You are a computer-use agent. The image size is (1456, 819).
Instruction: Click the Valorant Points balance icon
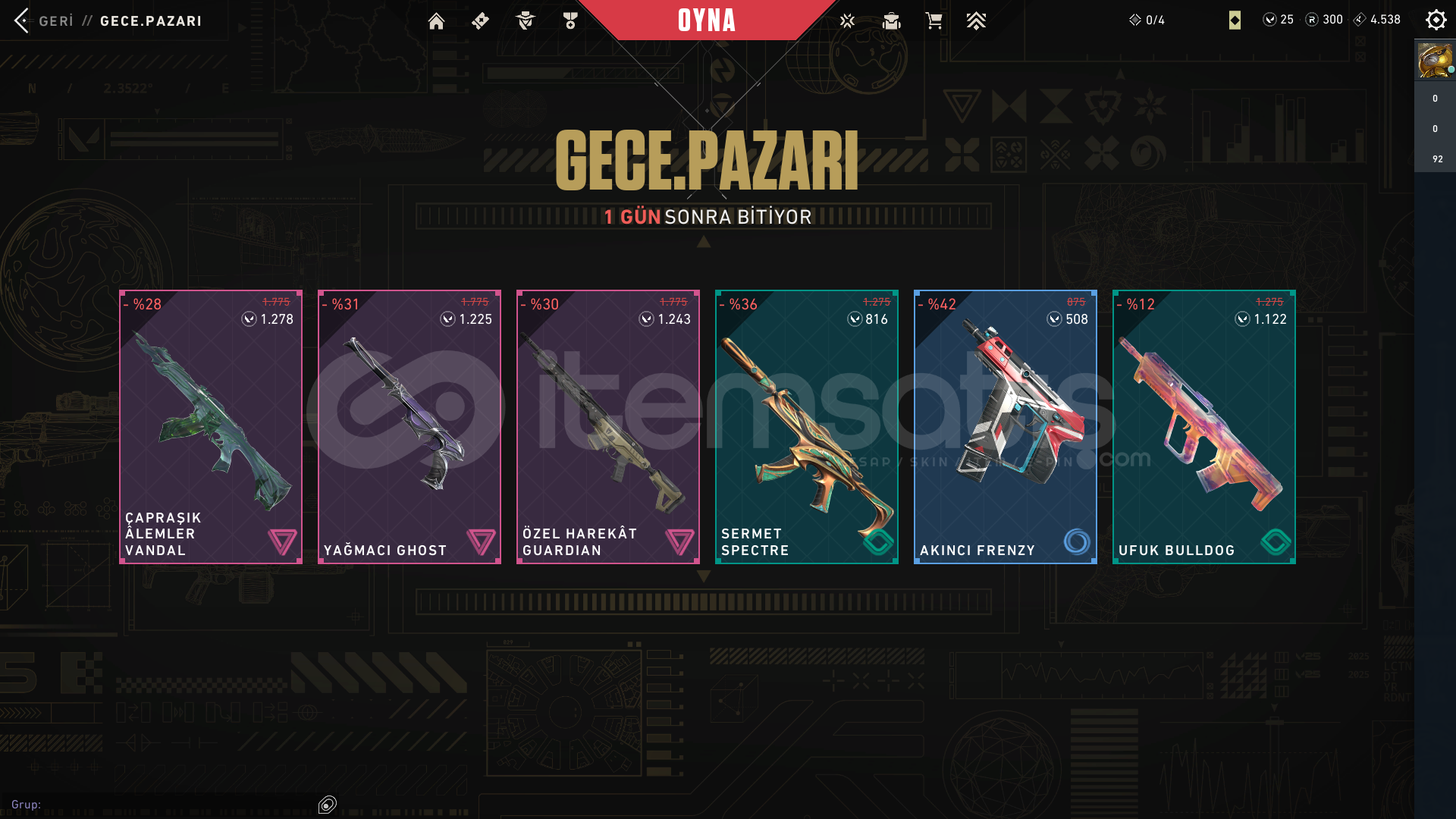(x=1269, y=20)
